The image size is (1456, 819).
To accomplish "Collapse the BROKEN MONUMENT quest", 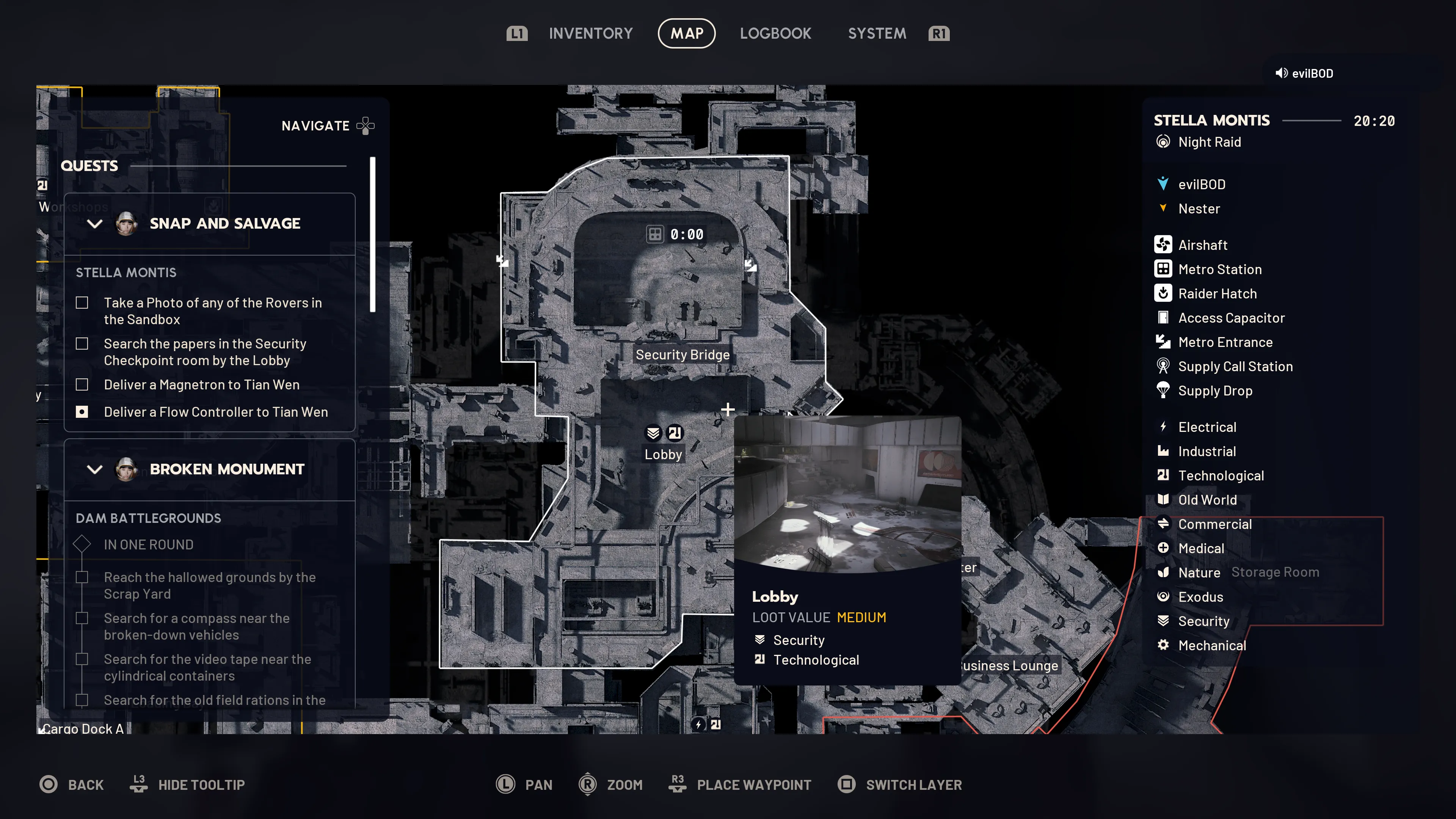I will click(x=95, y=469).
